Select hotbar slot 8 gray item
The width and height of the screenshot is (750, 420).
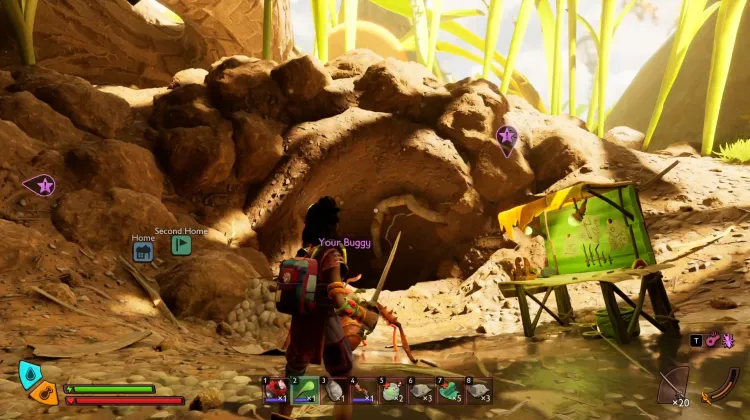click(x=479, y=391)
